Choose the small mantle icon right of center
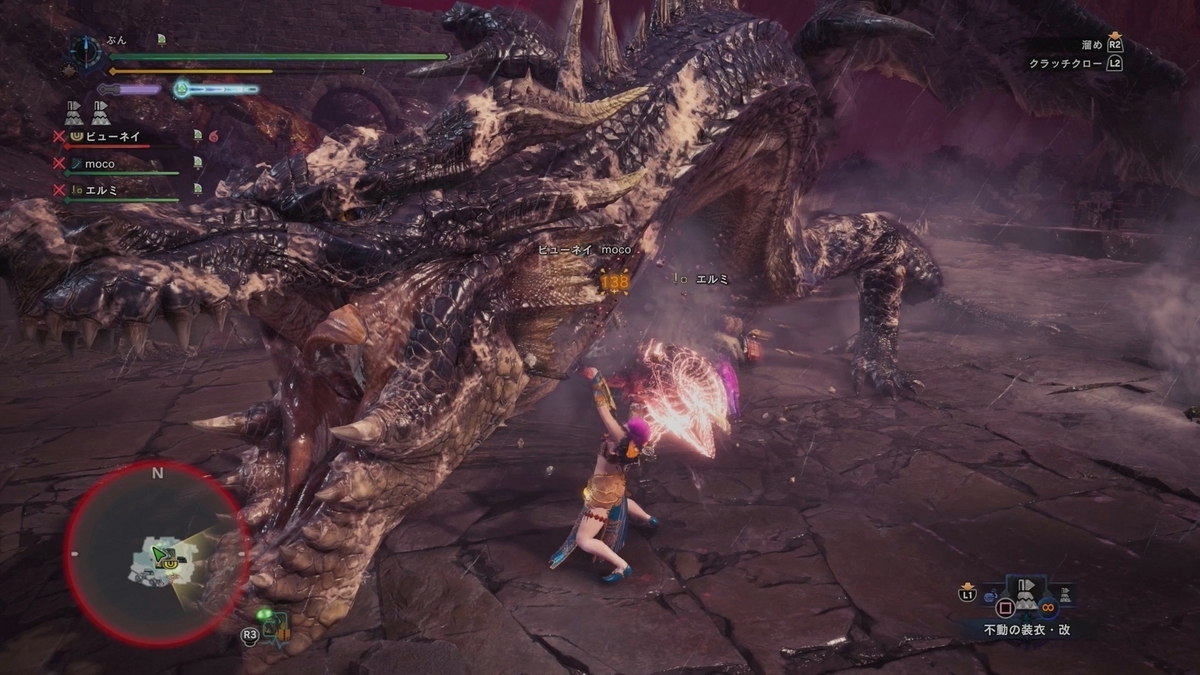1200x675 pixels. [x=1067, y=595]
